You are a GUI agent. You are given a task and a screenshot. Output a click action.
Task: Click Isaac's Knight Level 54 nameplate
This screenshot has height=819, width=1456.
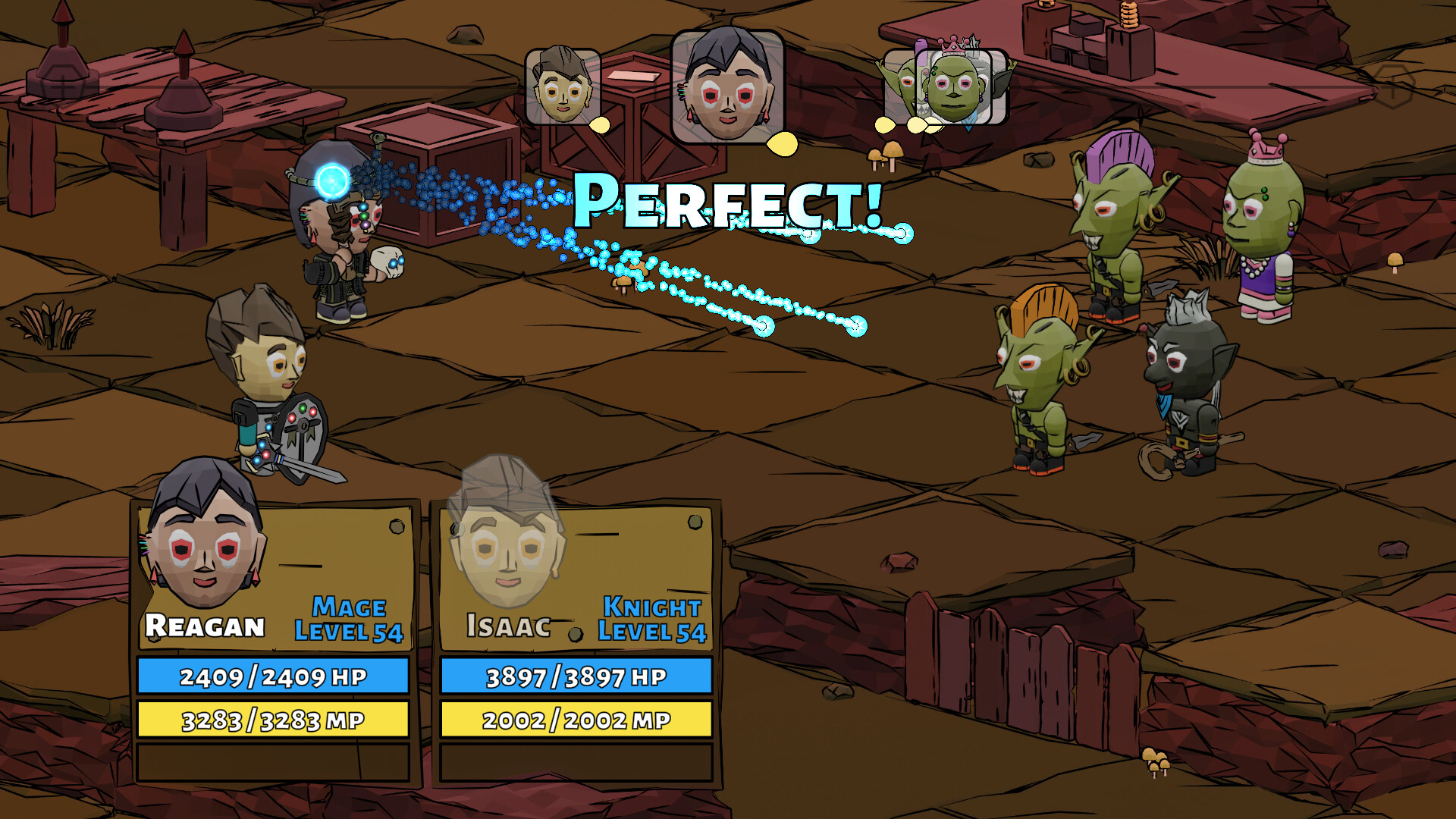tap(651, 620)
